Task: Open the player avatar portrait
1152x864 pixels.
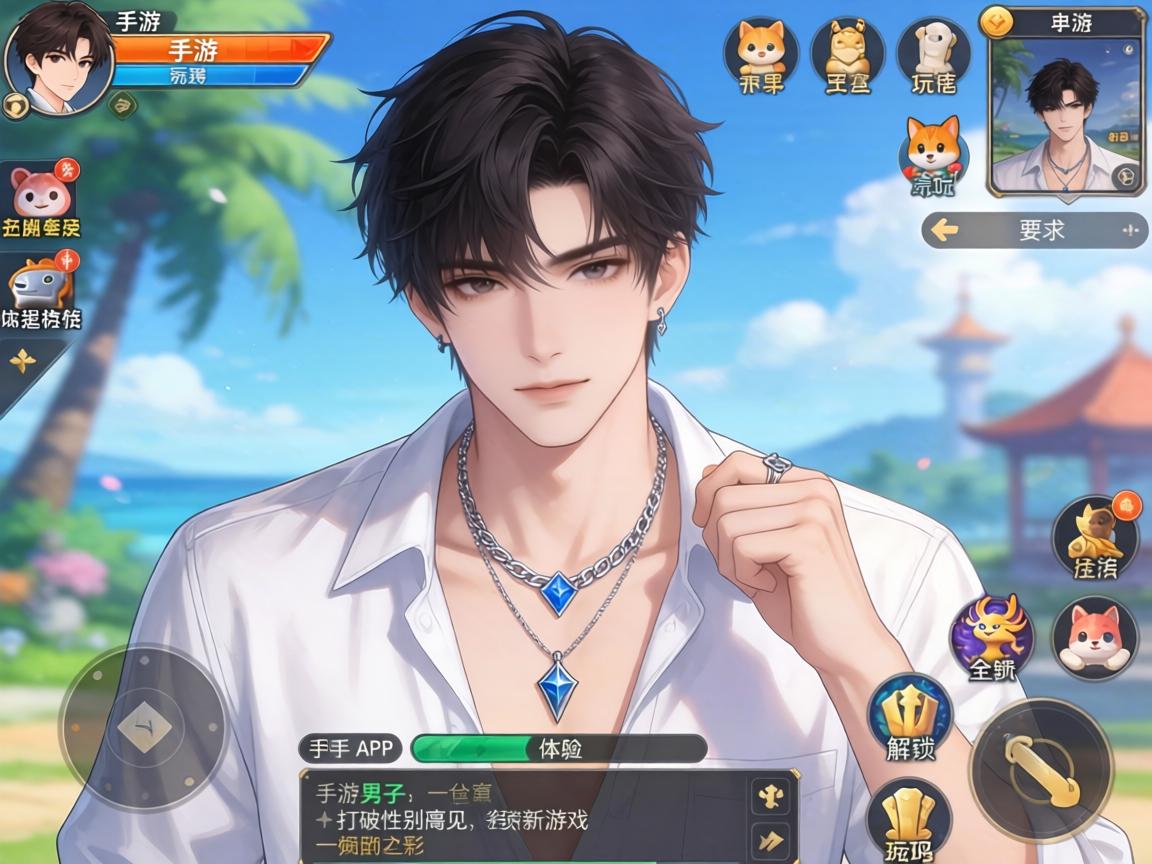Action: [58, 60]
